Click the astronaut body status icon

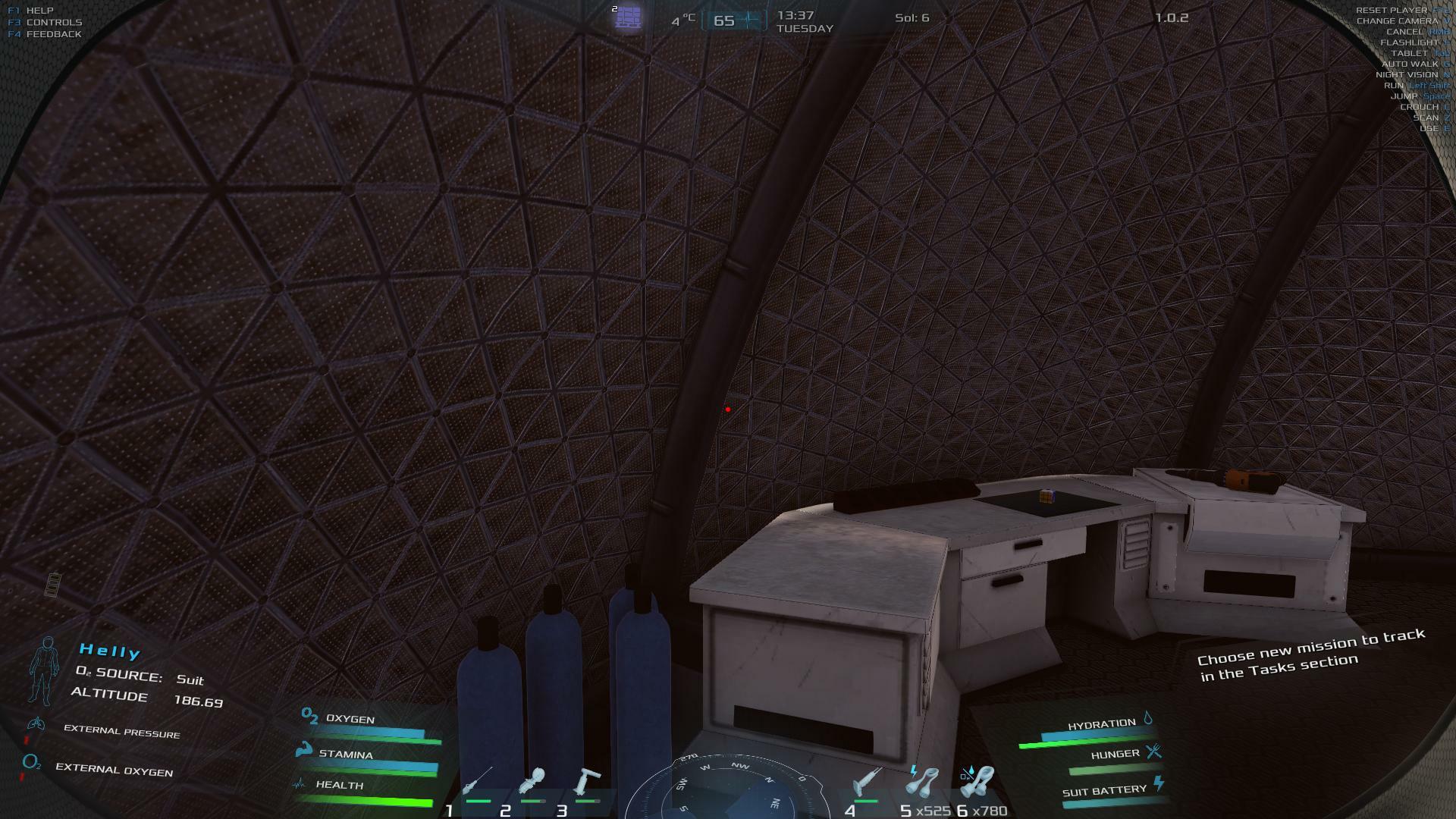(x=43, y=670)
